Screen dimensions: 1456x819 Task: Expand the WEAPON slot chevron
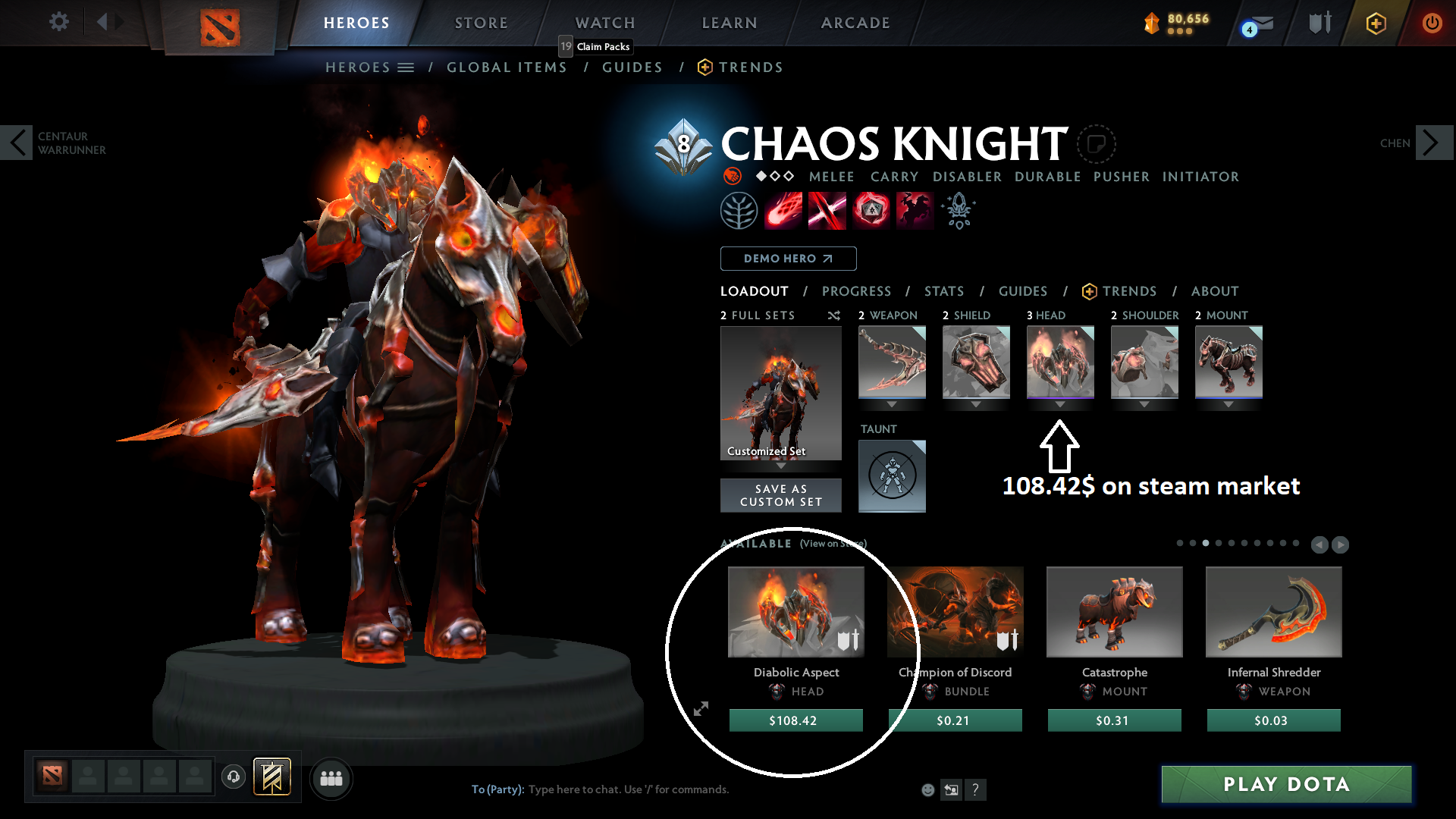pyautogui.click(x=892, y=404)
